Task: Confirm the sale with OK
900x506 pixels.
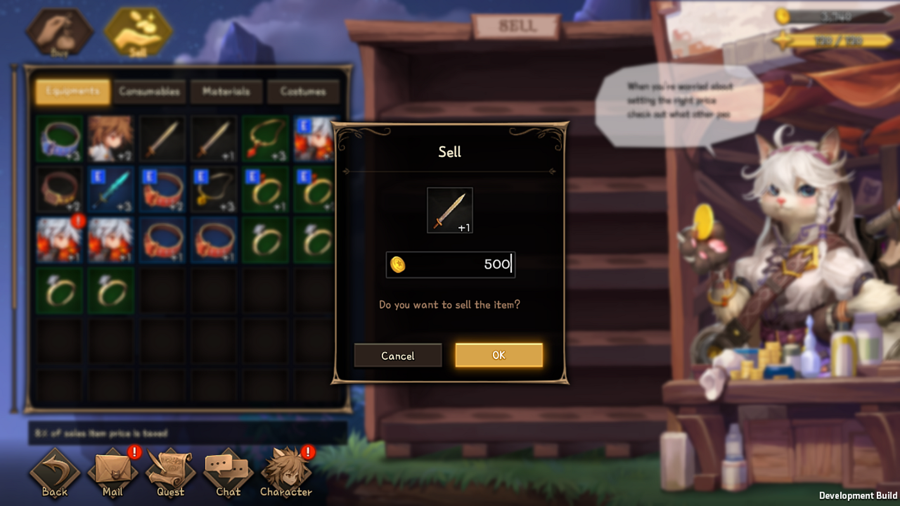Action: pyautogui.click(x=498, y=355)
